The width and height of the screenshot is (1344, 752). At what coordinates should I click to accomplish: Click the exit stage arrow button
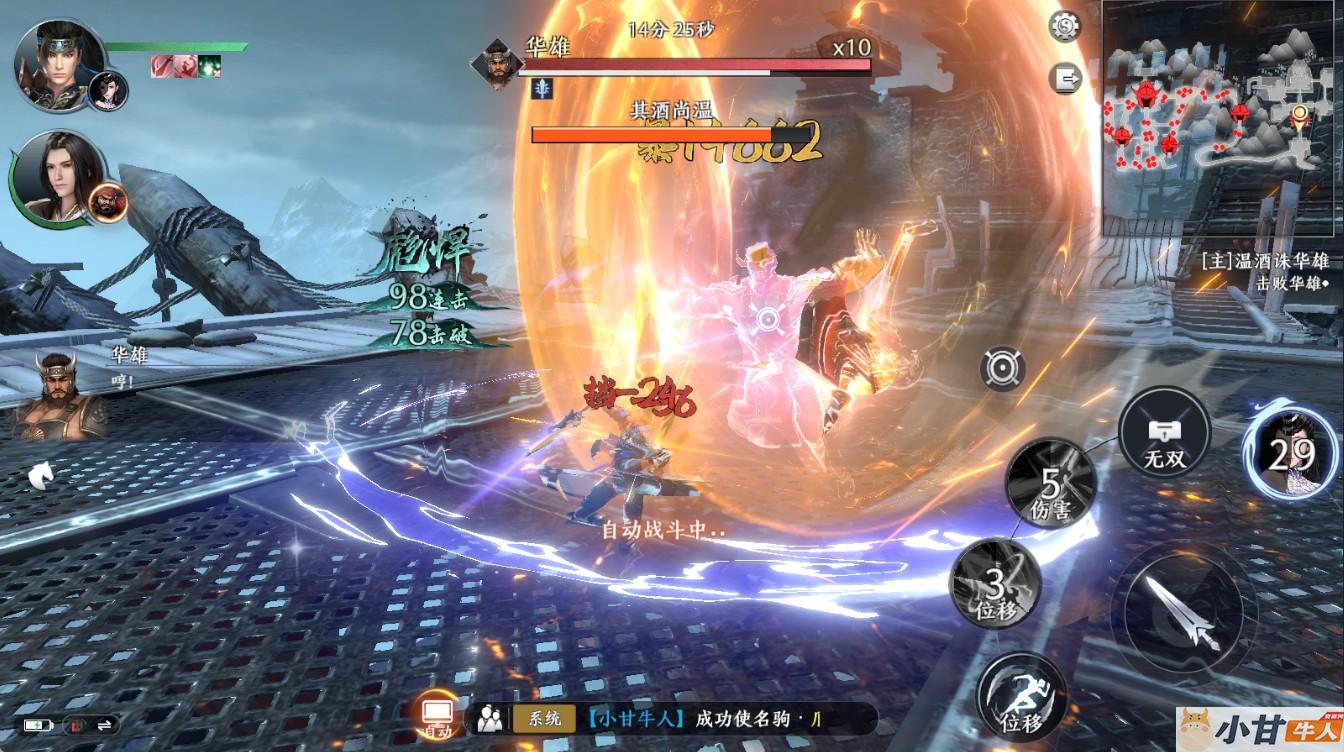(1065, 78)
